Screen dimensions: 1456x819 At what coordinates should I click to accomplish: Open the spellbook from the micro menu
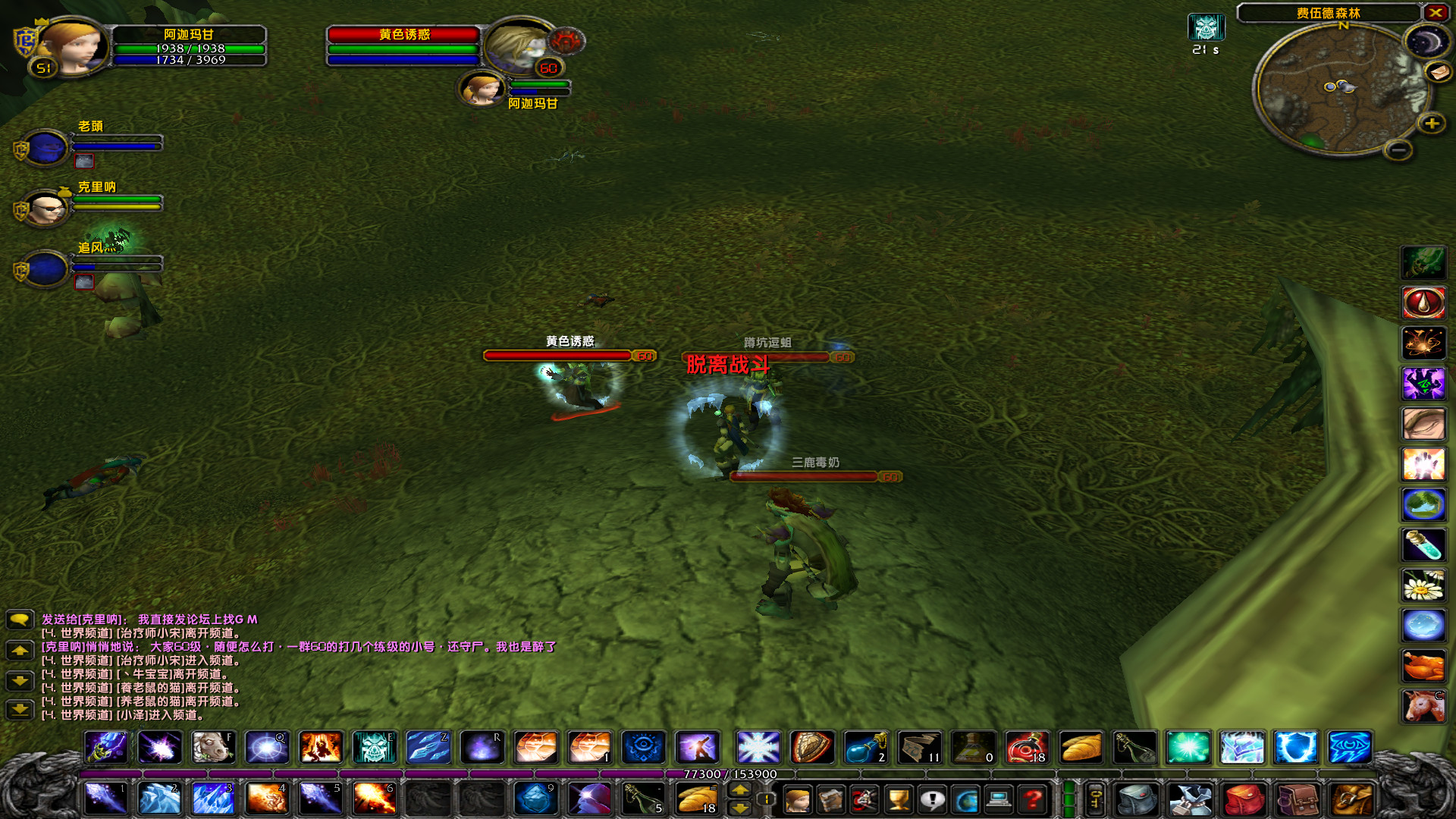click(x=831, y=799)
